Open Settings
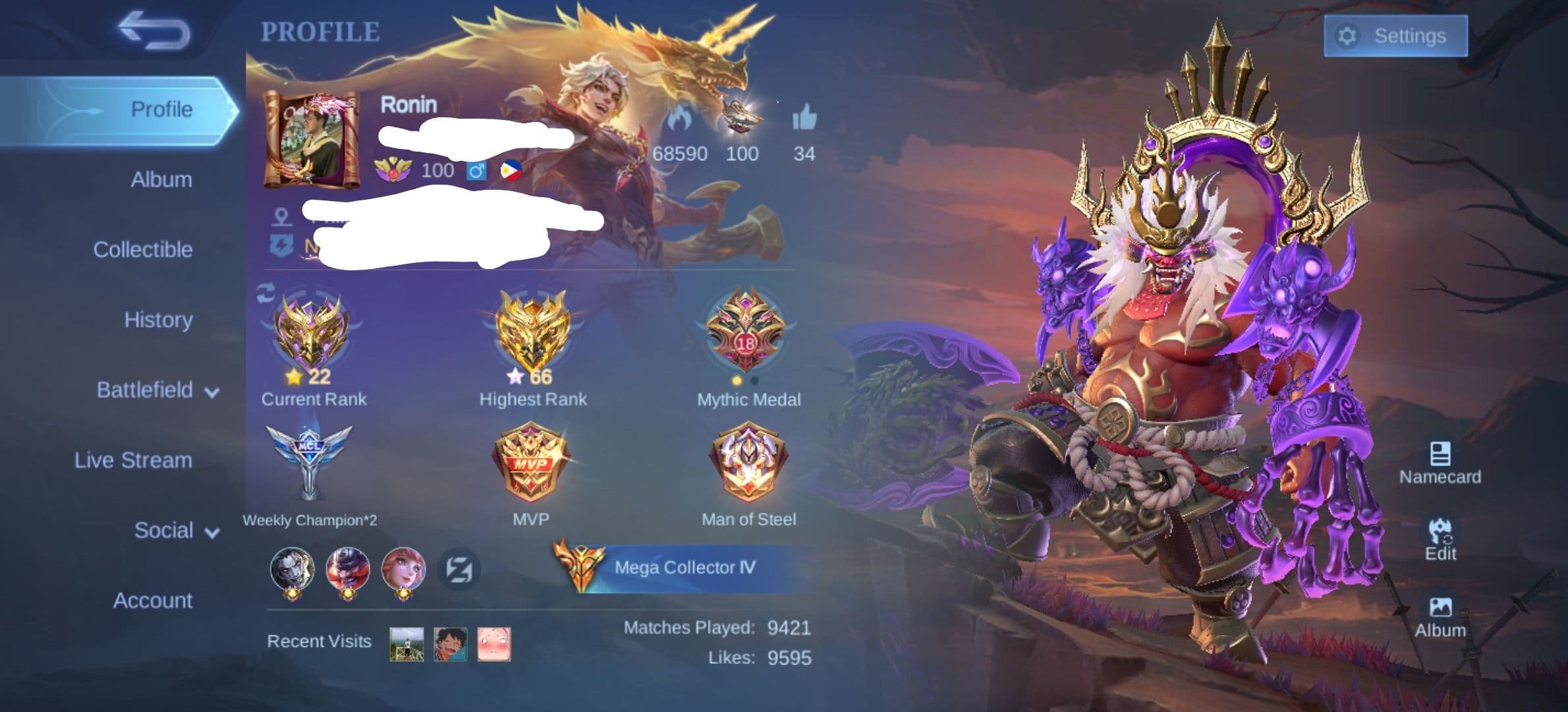1568x712 pixels. (x=1397, y=36)
